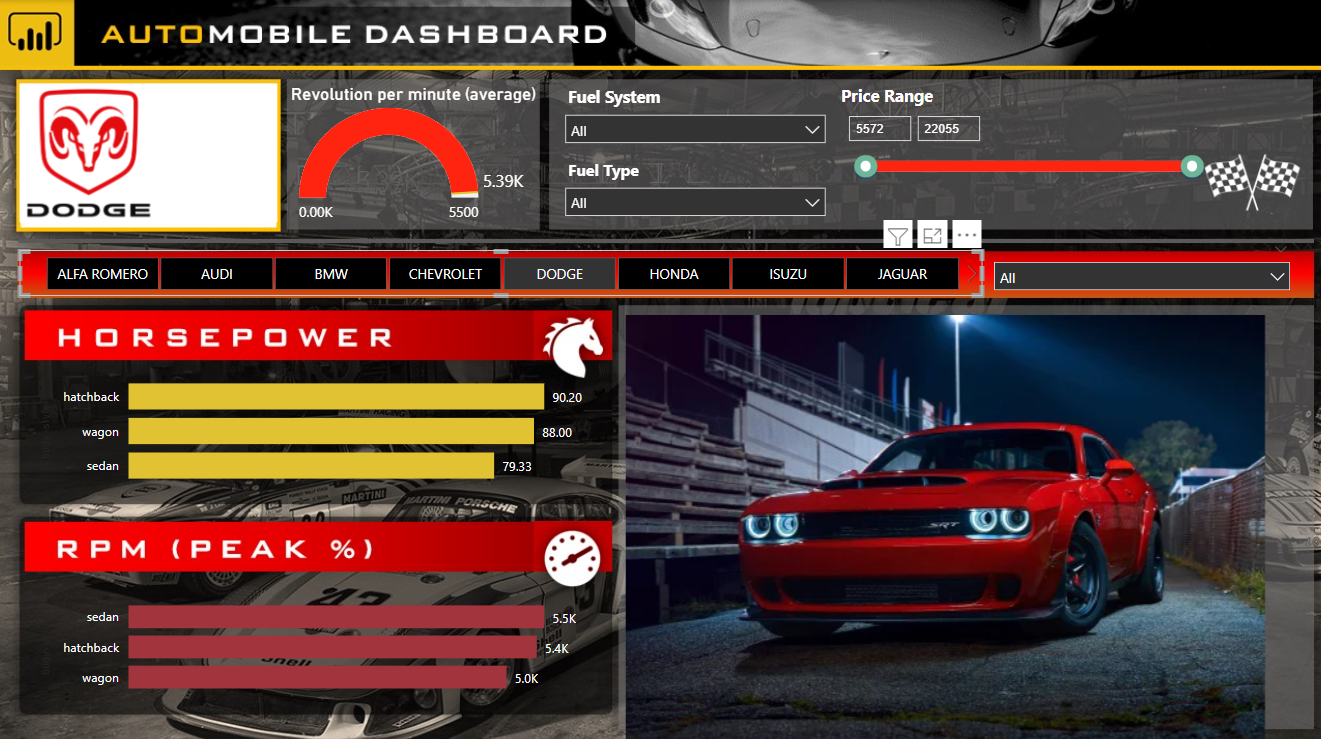The height and width of the screenshot is (739, 1321).
Task: Click the minimum price input showing 5572
Action: [x=879, y=128]
